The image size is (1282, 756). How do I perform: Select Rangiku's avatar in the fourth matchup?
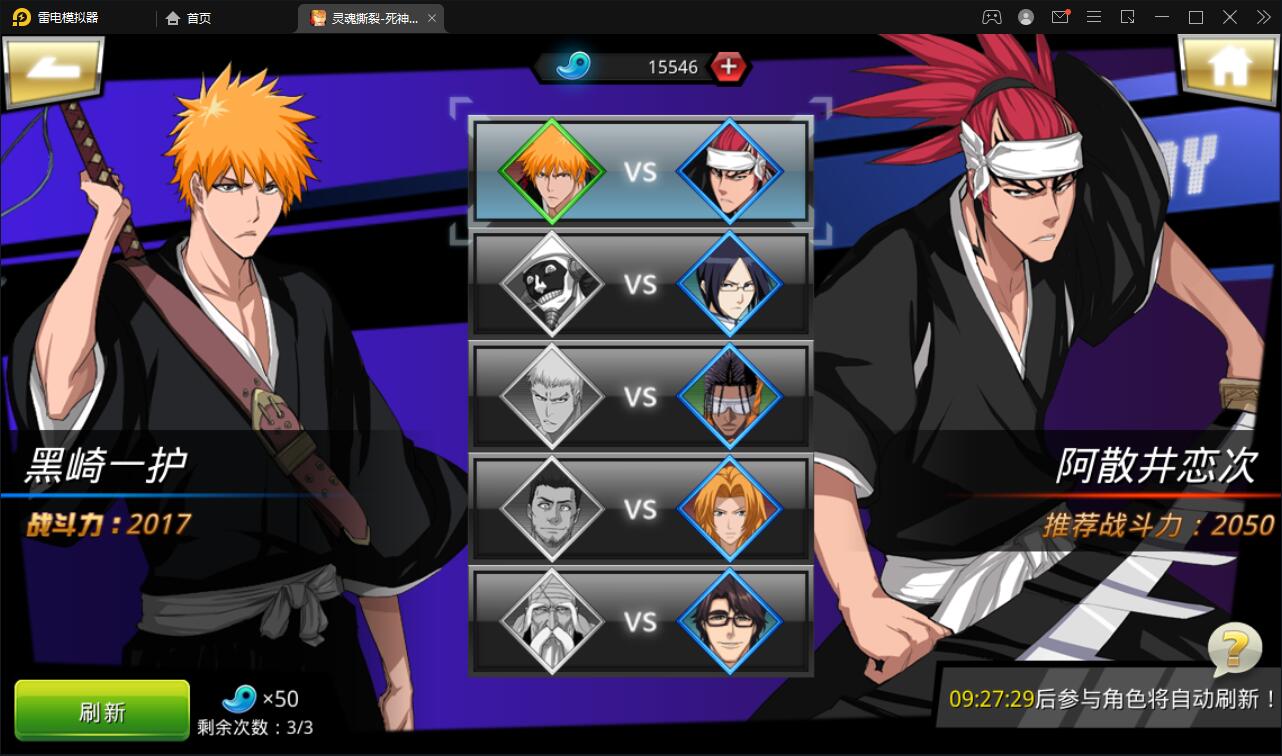coord(730,508)
